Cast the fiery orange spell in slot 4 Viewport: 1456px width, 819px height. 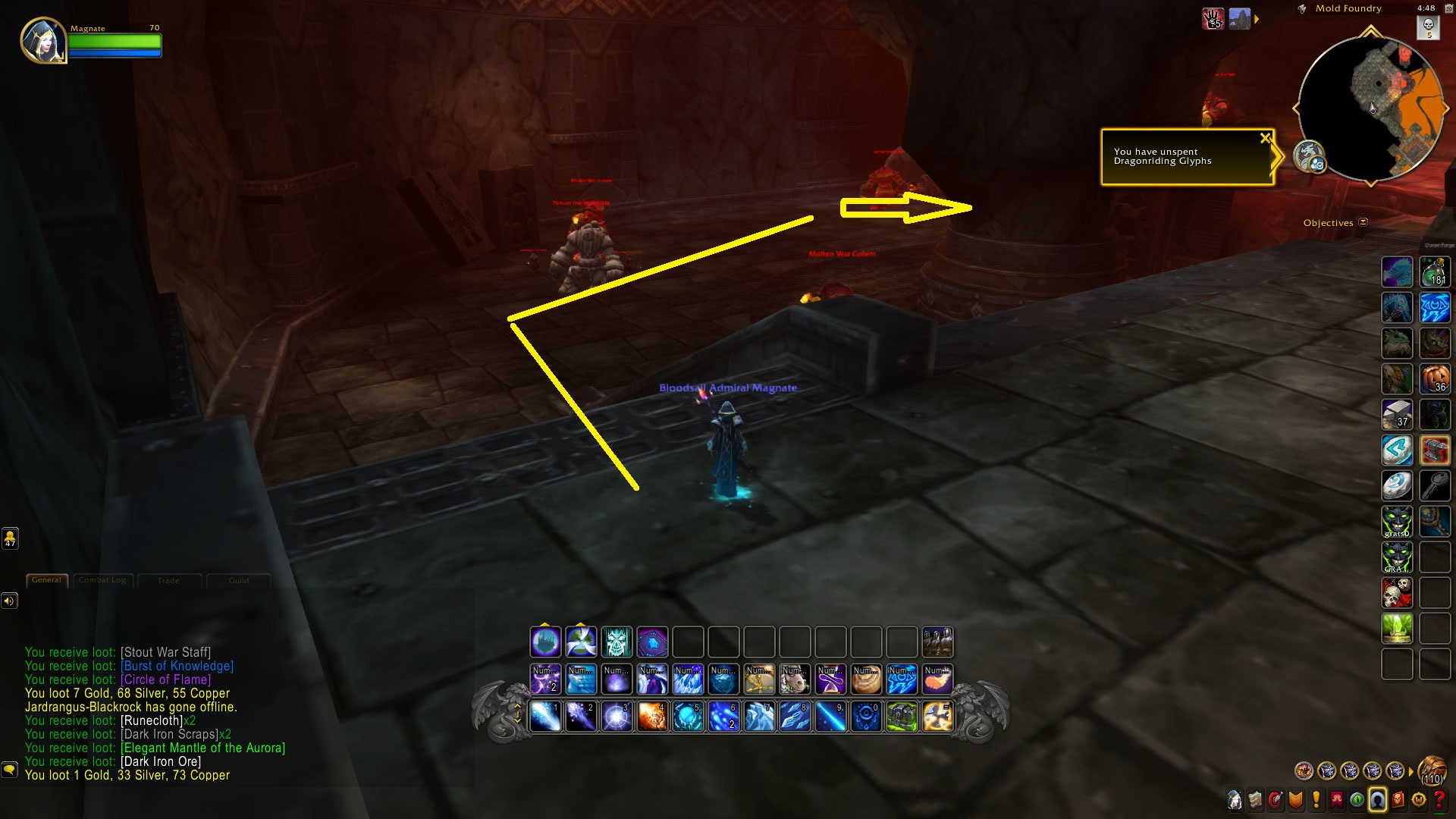point(652,717)
